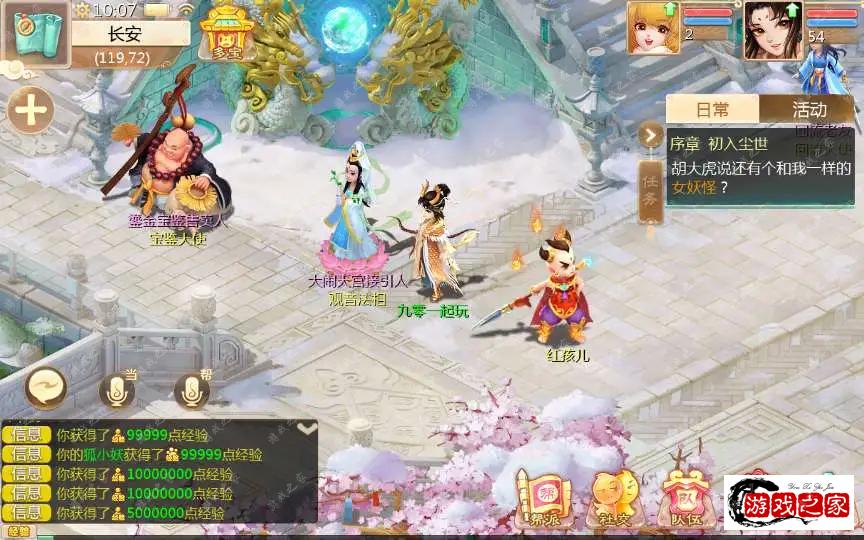Activate the 帮 guild voice microphone
This screenshot has height=540, width=864.
192,391
